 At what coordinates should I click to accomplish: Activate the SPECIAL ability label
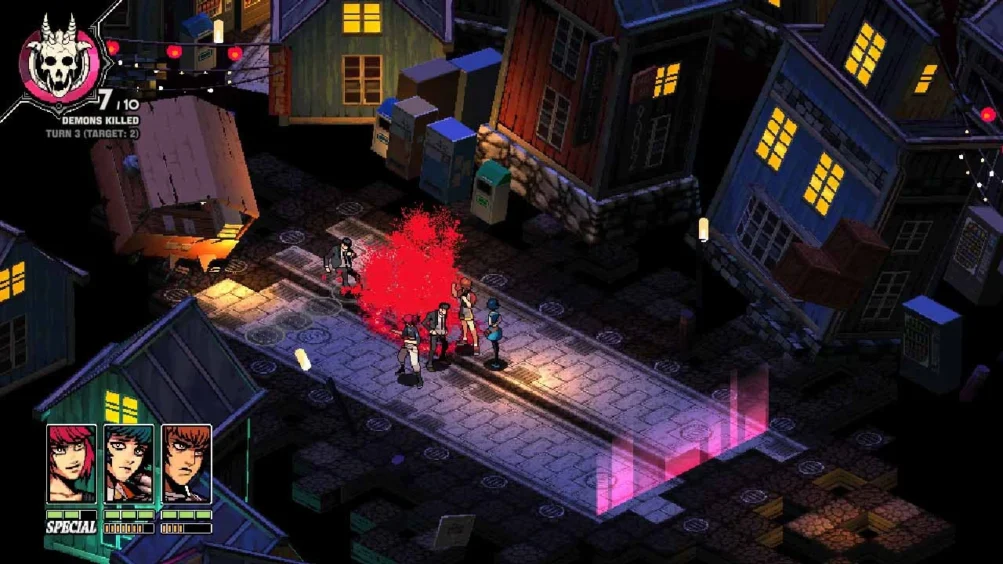click(71, 527)
